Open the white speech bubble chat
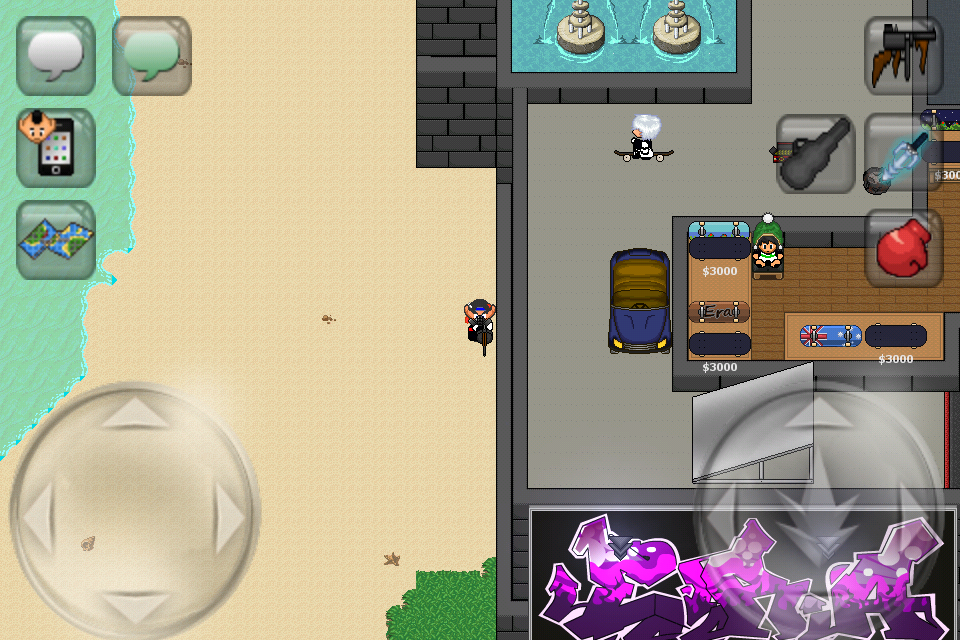The image size is (960, 640). pyautogui.click(x=56, y=56)
